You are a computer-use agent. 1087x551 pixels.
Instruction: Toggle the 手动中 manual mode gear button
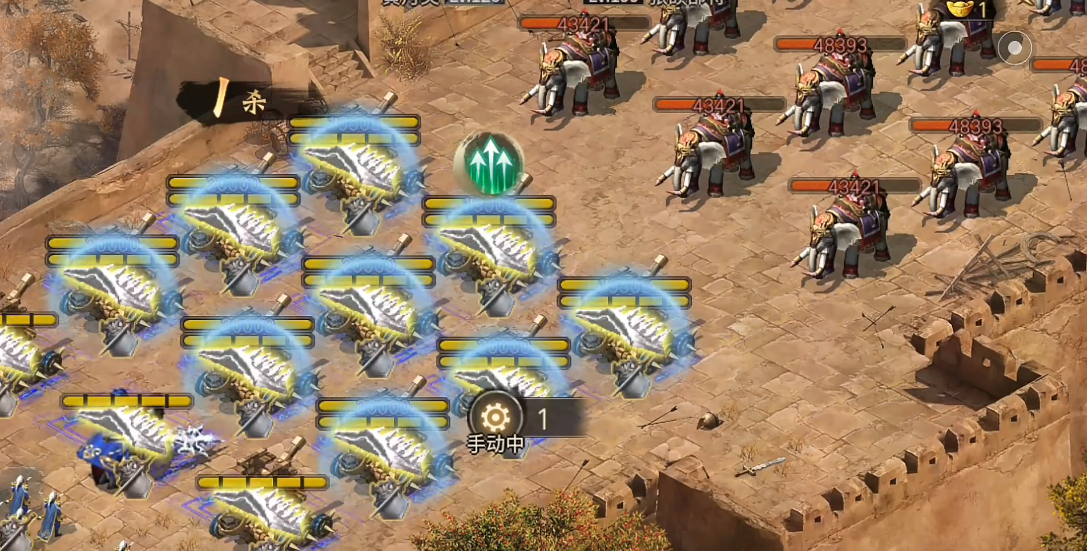pyautogui.click(x=495, y=417)
